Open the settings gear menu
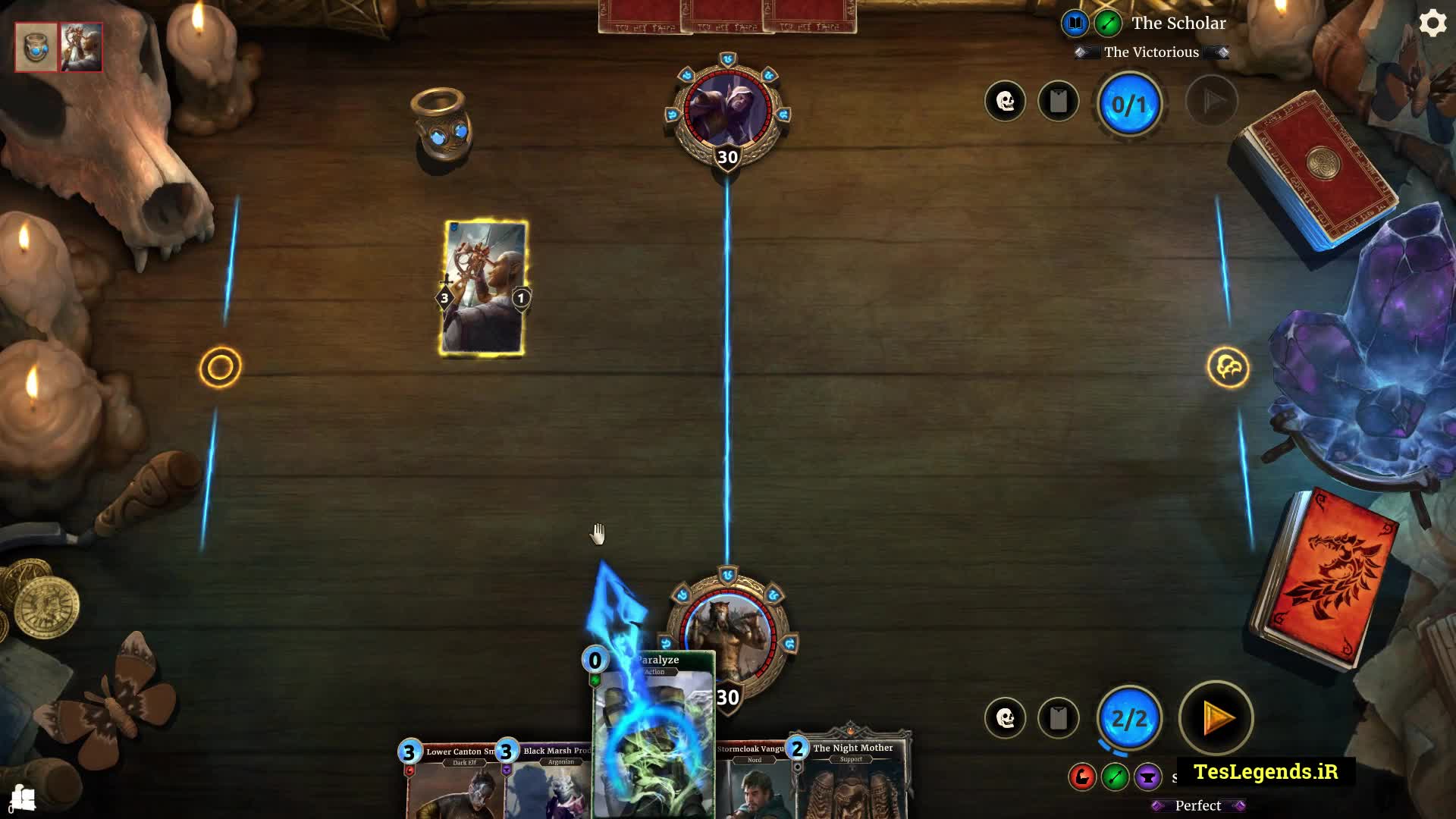1456x819 pixels. click(1432, 24)
